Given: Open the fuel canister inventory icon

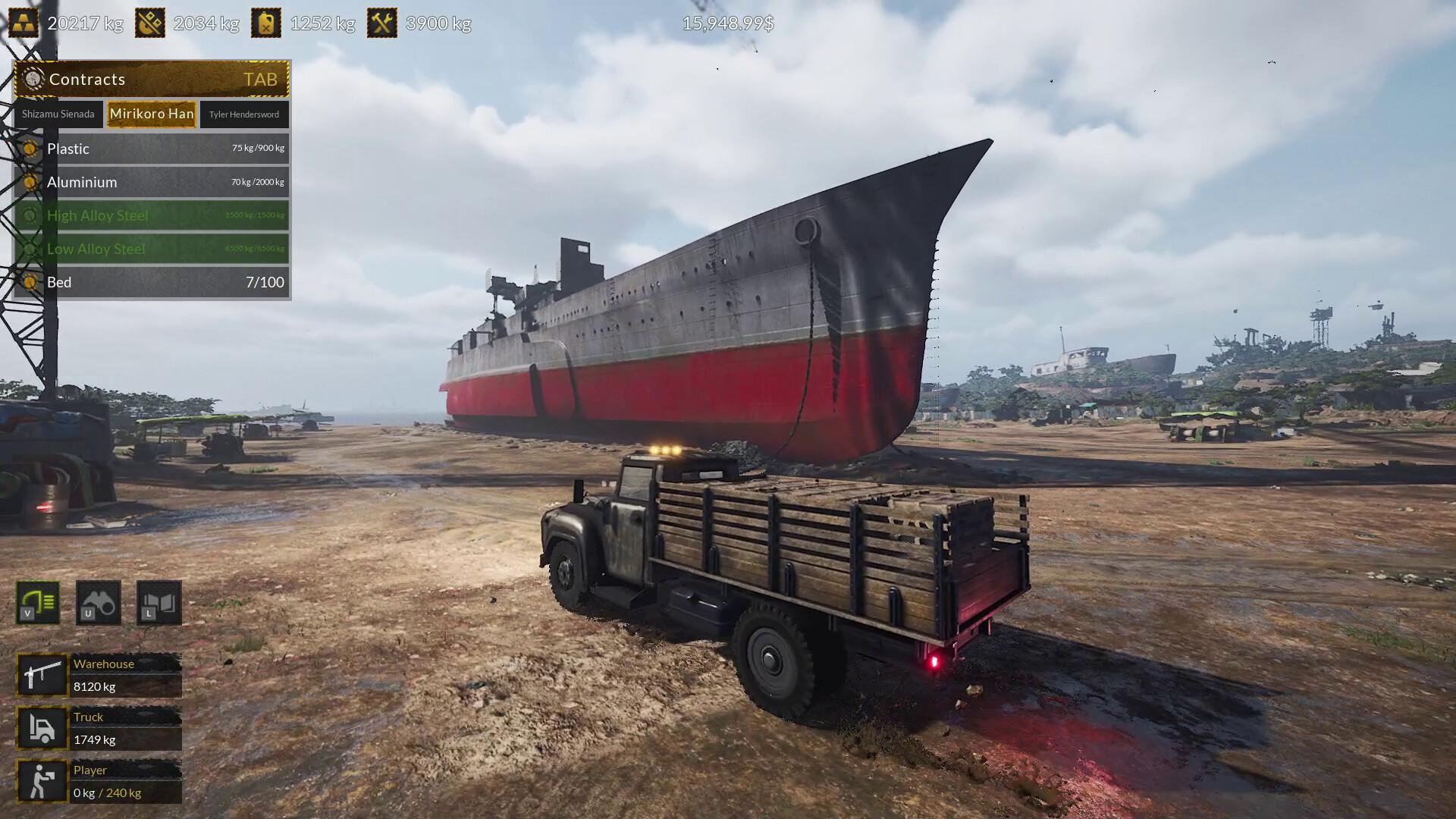Looking at the screenshot, I should click(266, 23).
